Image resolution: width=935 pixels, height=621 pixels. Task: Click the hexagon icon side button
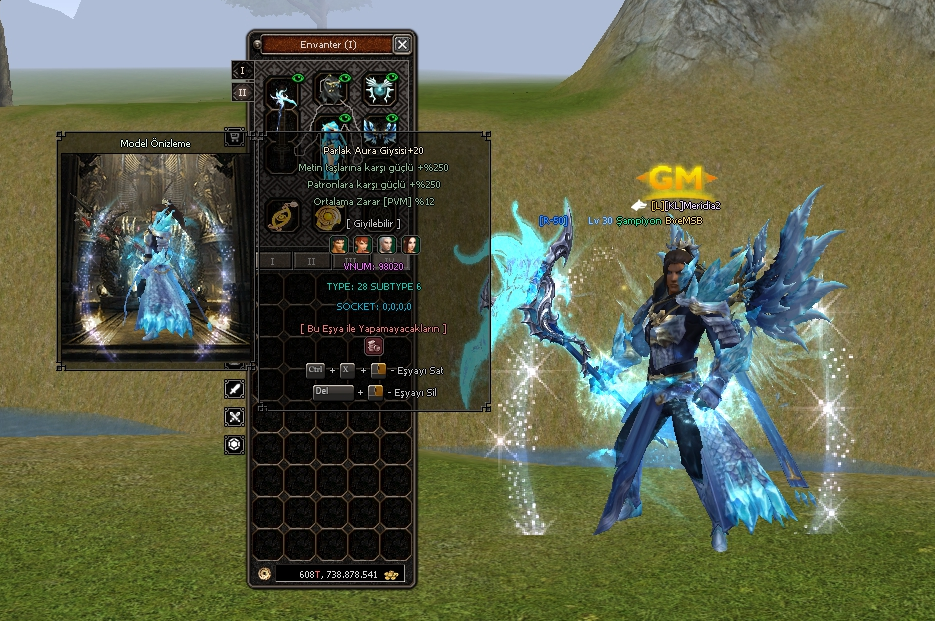pos(235,445)
